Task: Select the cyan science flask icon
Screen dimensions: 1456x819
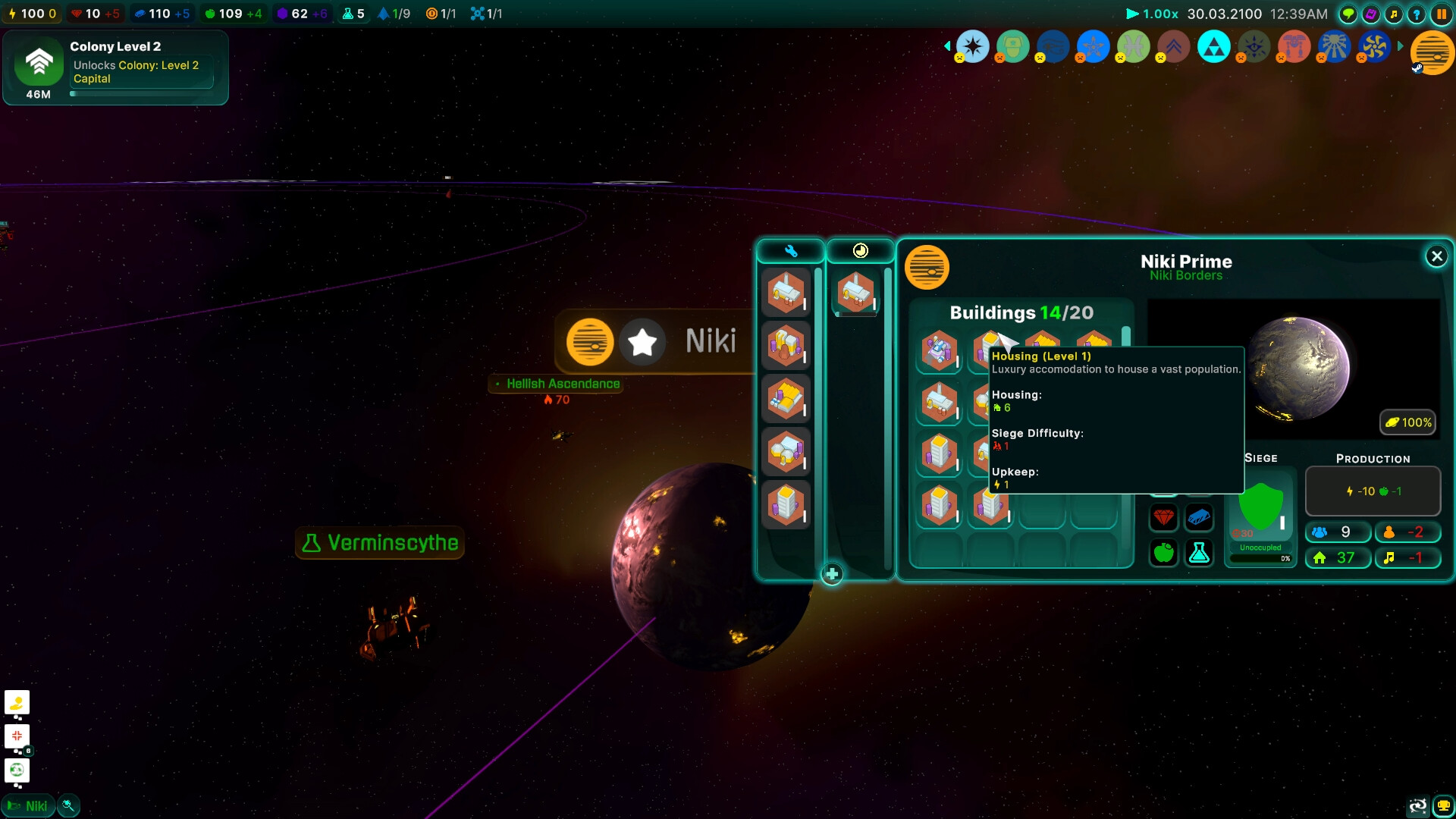Action: coord(1198,553)
